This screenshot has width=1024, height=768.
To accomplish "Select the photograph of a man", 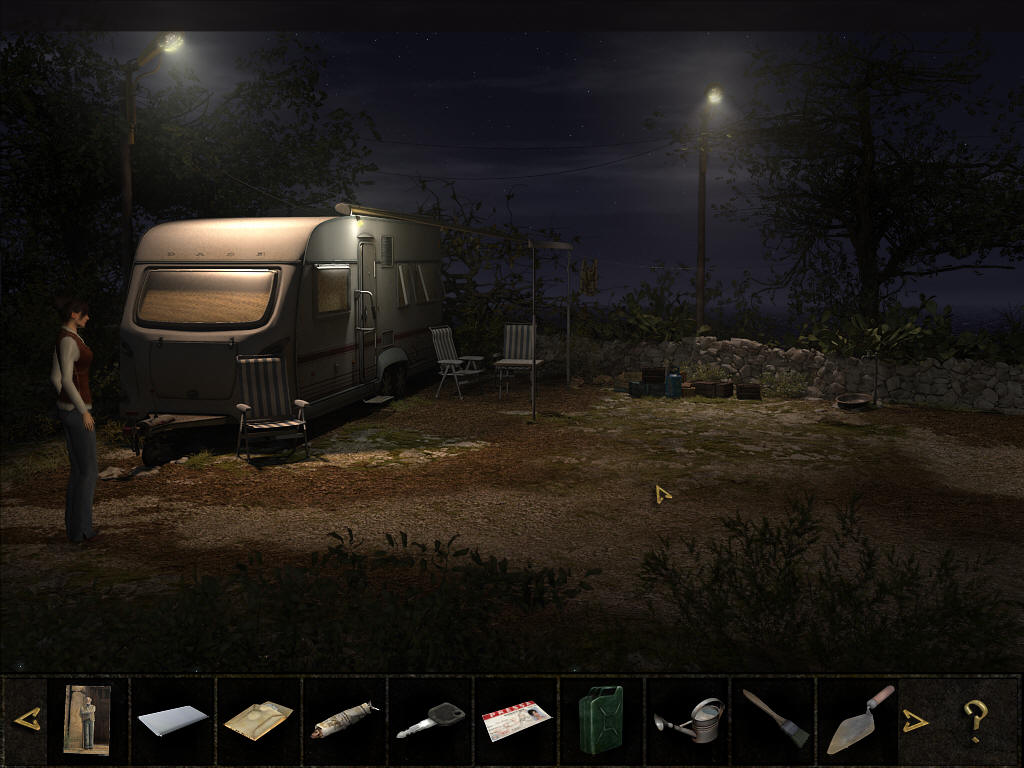I will point(87,719).
